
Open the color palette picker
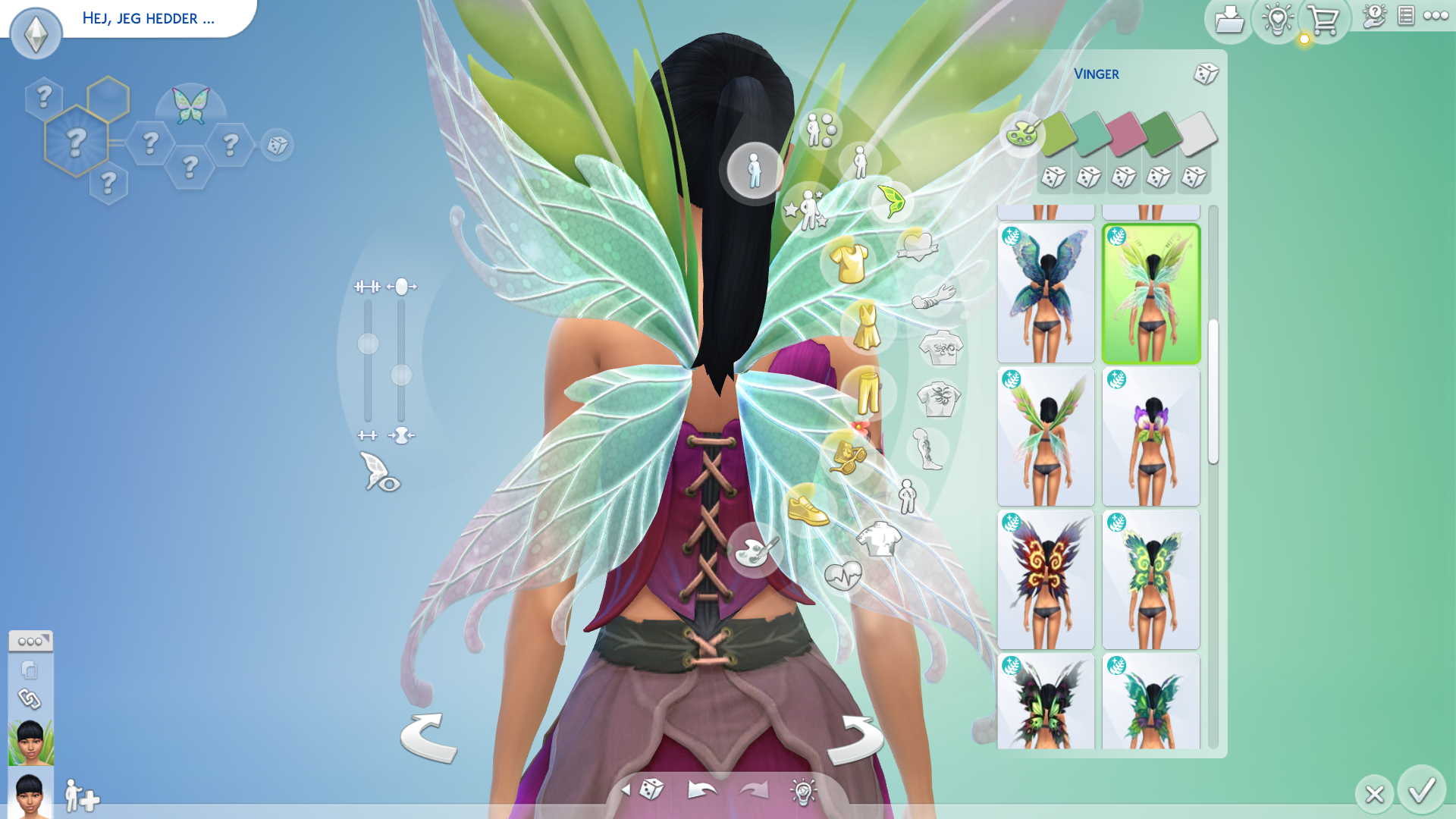pos(1021,134)
